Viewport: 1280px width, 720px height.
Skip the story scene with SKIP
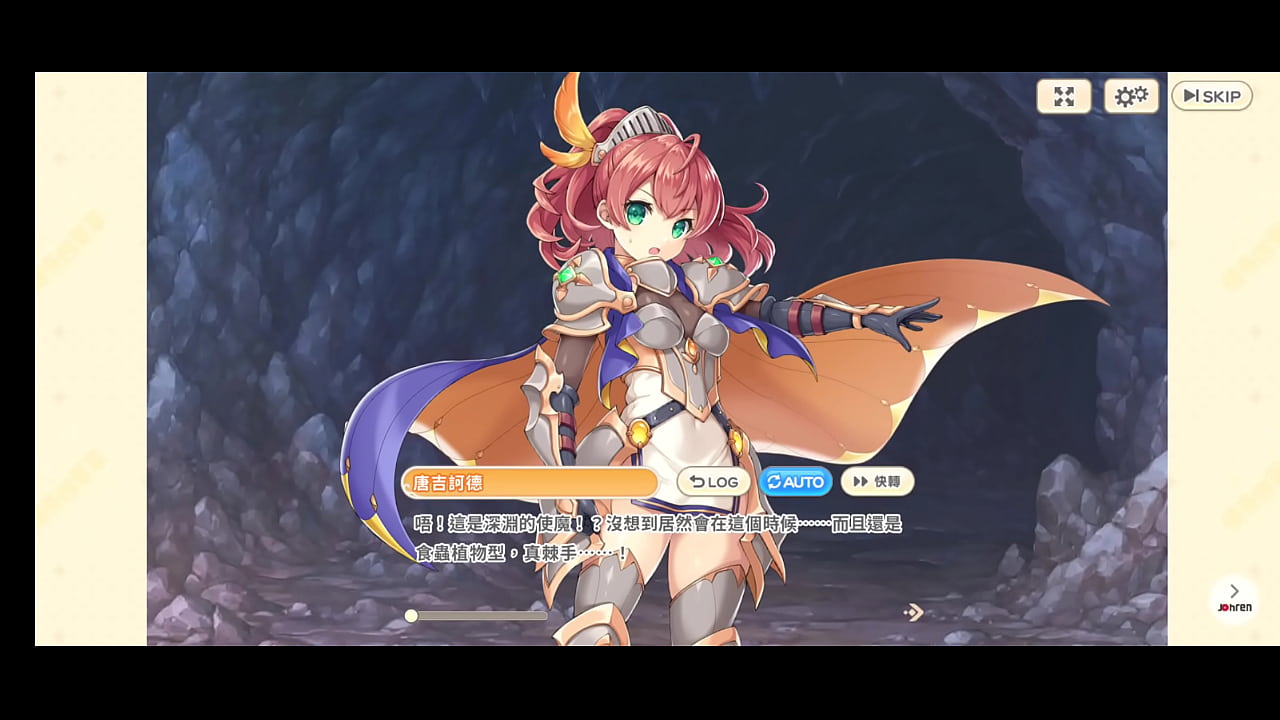click(x=1211, y=96)
